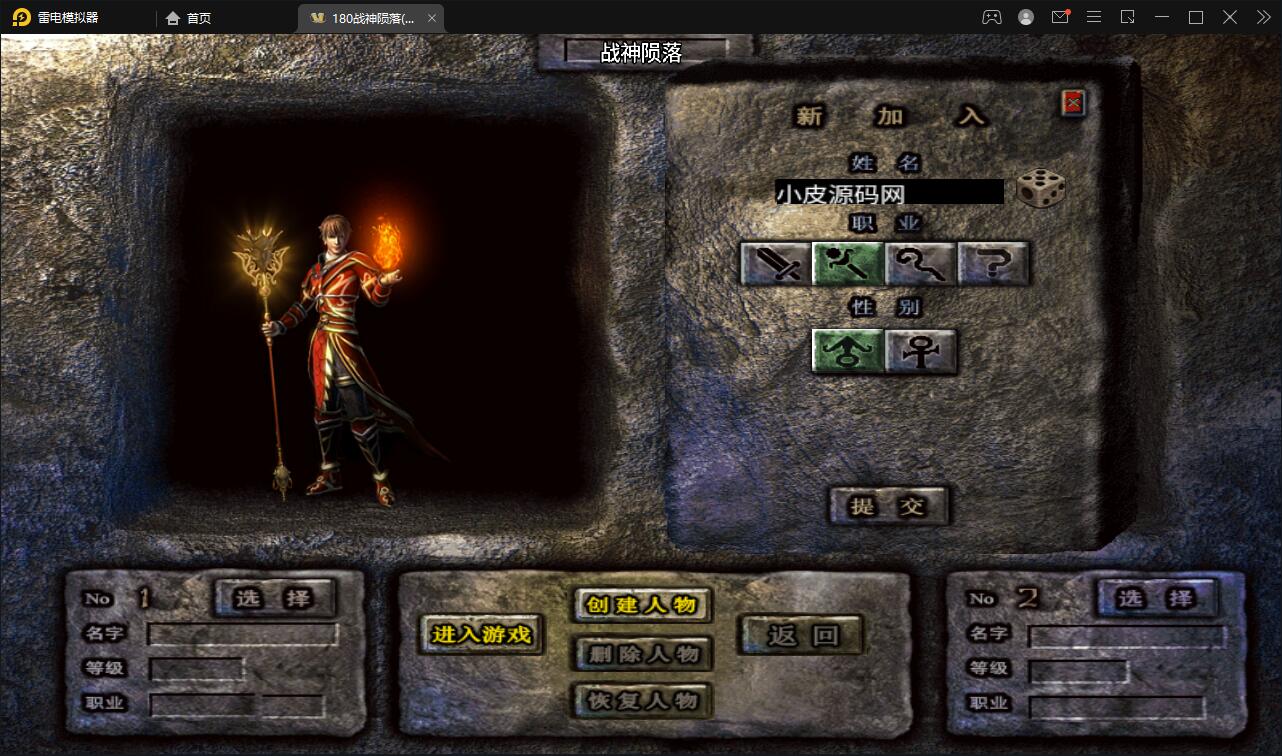1282x756 pixels.
Task: Close the new character panel
Action: point(1073,102)
